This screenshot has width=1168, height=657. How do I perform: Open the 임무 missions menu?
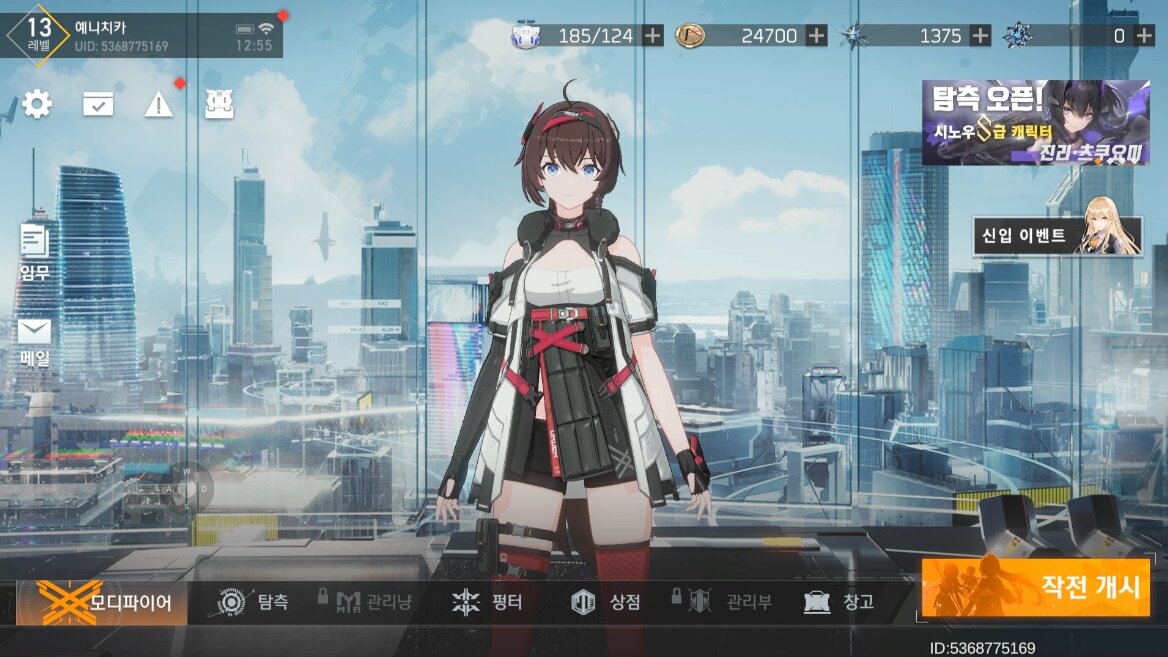[x=35, y=251]
